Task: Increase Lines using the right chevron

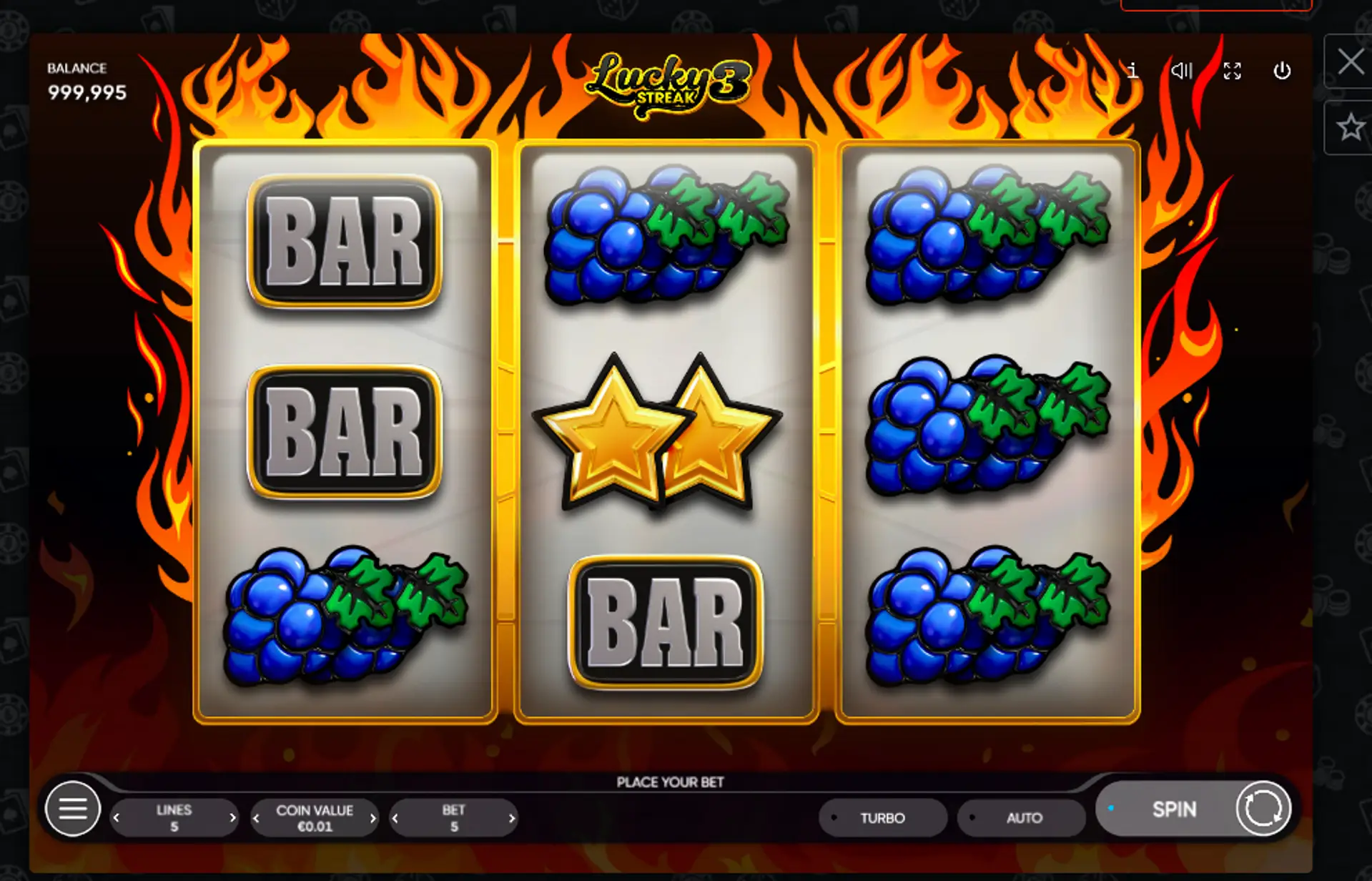Action: tap(233, 817)
